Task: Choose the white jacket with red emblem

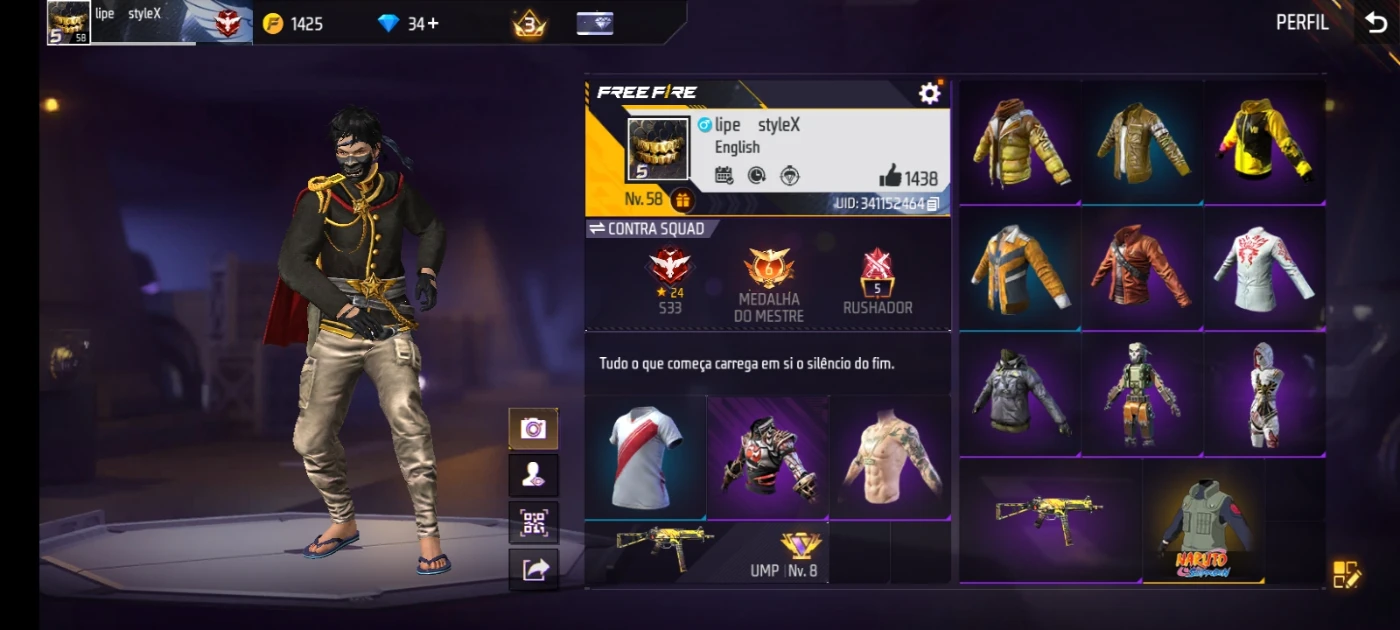Action: pos(1264,269)
